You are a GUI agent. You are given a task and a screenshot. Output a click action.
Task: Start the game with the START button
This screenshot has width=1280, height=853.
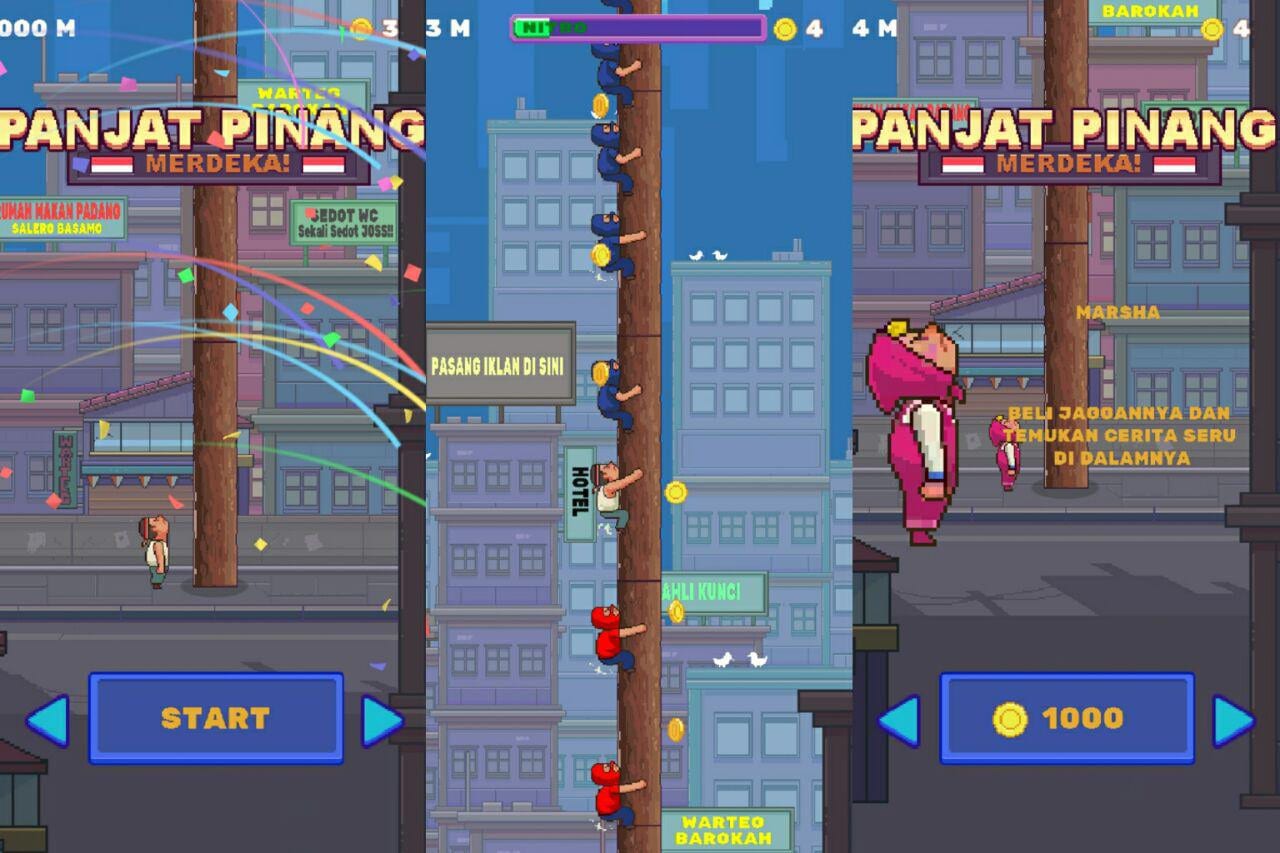click(x=216, y=718)
